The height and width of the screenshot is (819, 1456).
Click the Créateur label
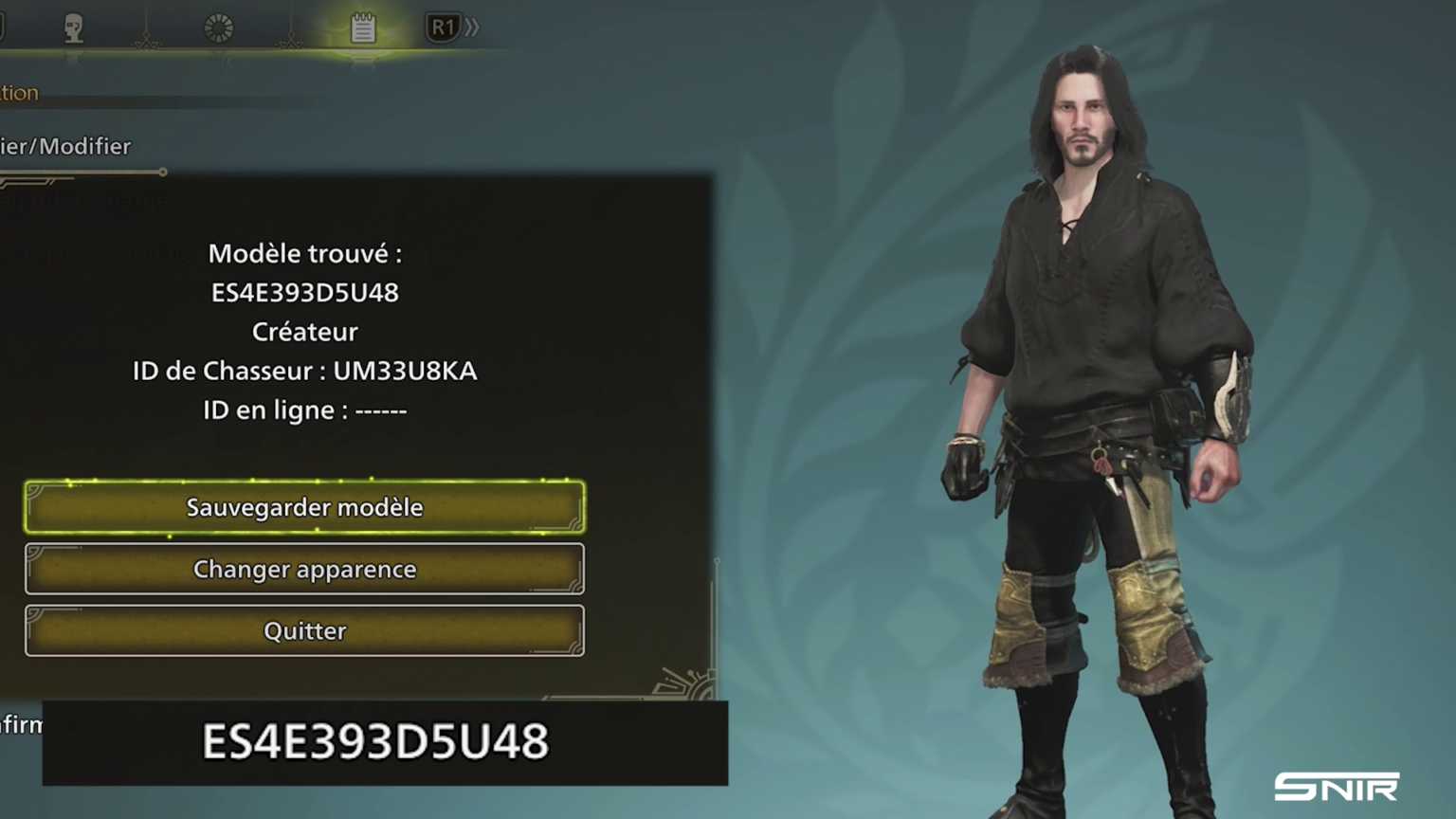pyautogui.click(x=305, y=332)
